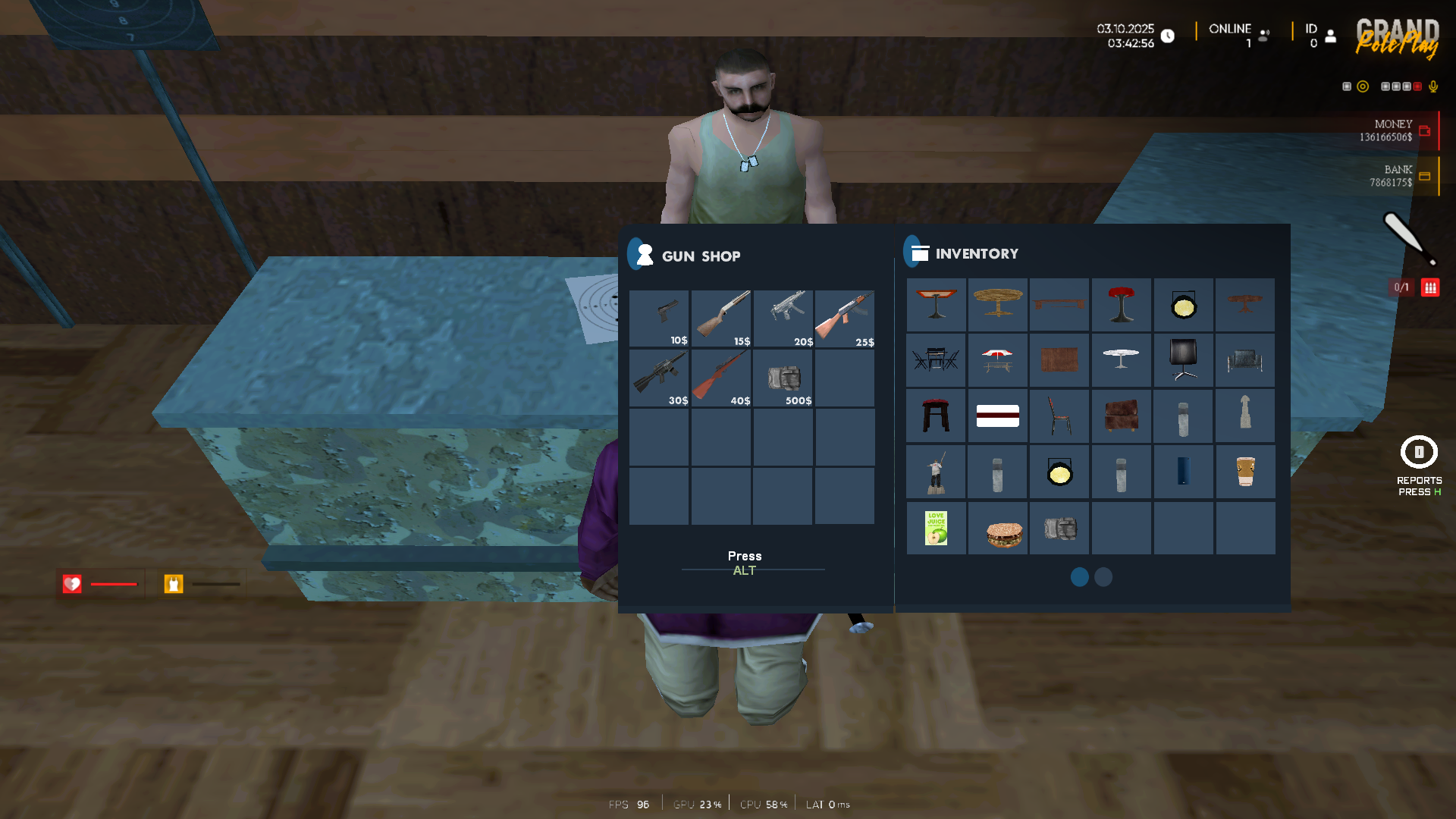Select the burger item in inventory
Image resolution: width=1456 pixels, height=819 pixels.
point(997,529)
